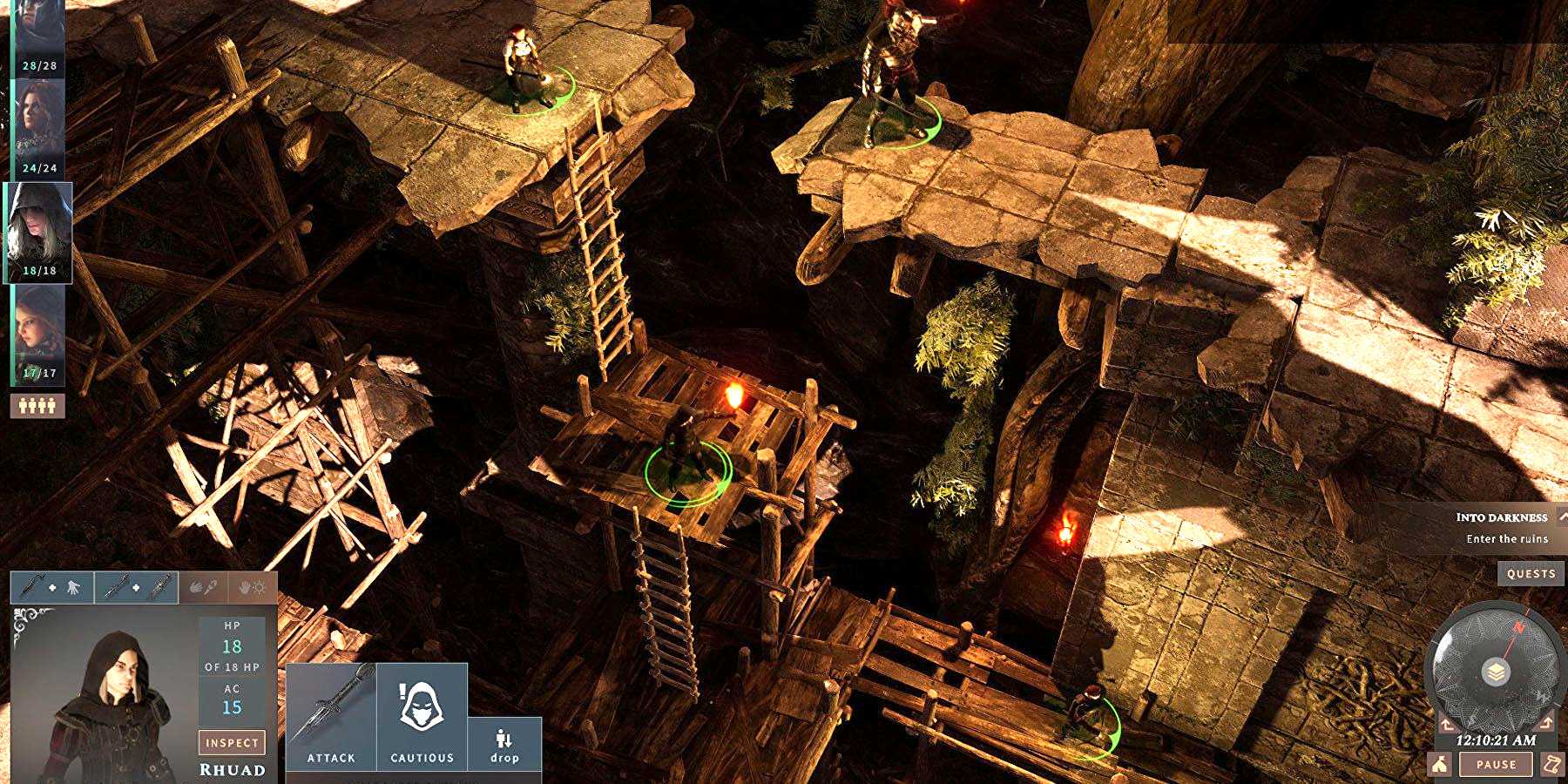Collapse the Into Darkness quest tracker

(x=1563, y=517)
